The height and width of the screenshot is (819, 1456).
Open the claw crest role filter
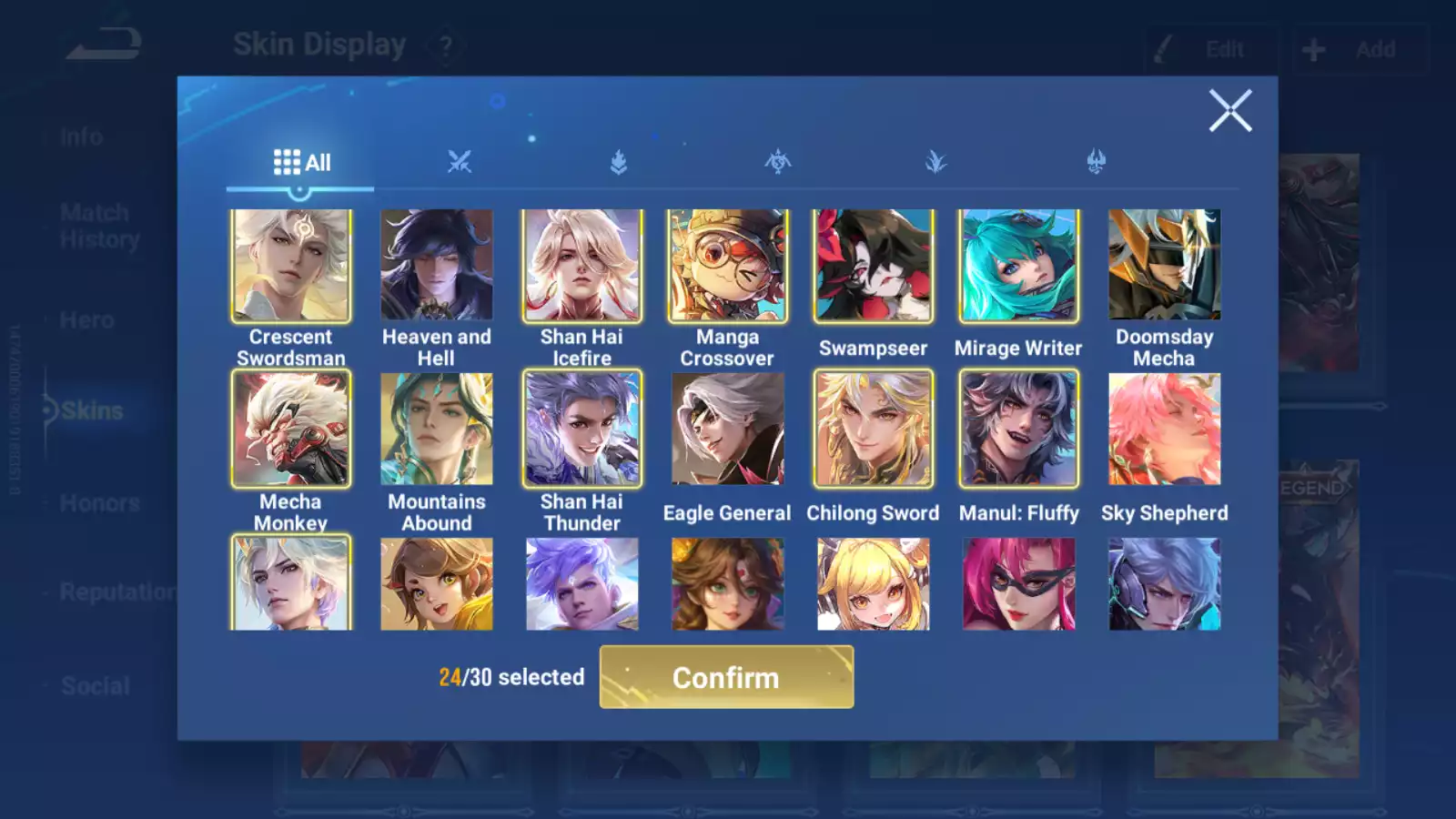(x=1096, y=162)
